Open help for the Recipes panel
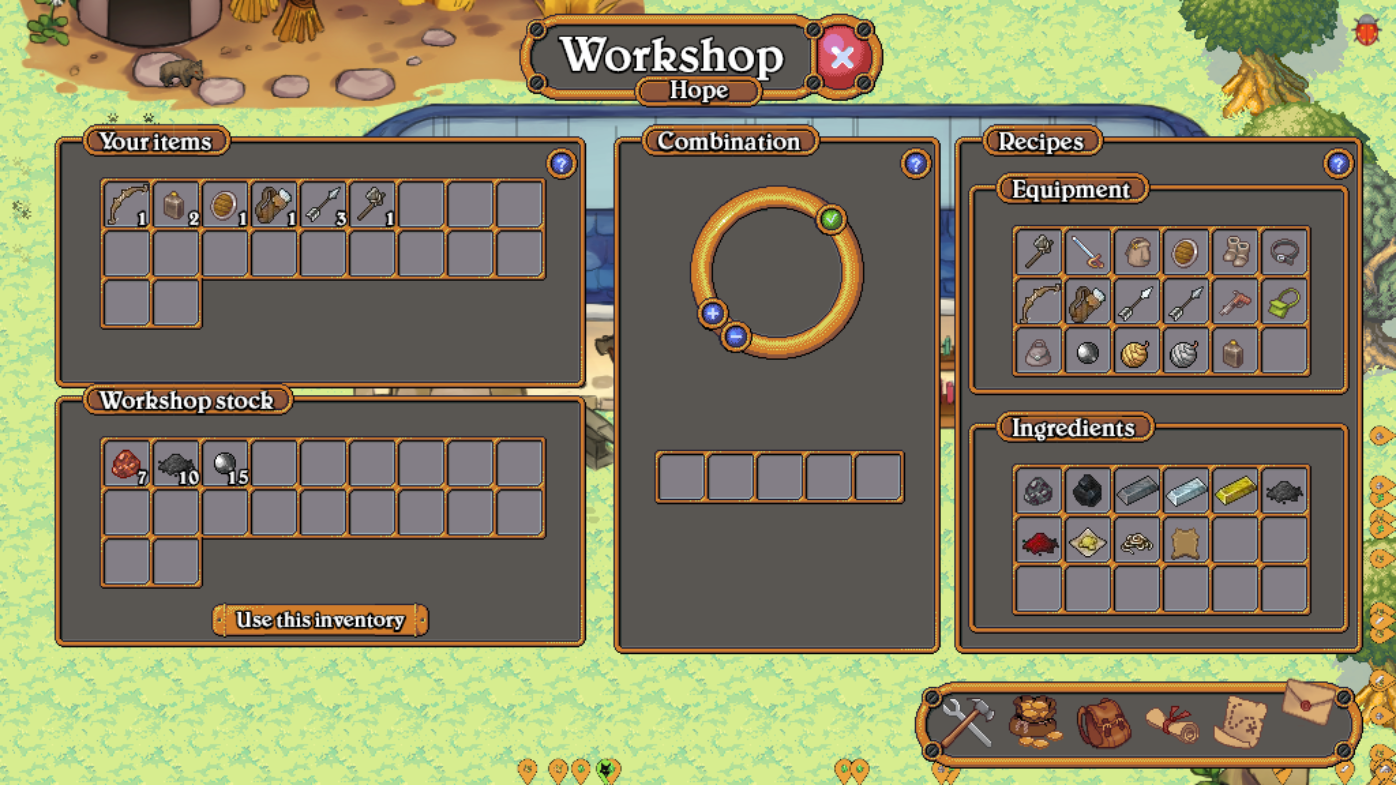This screenshot has height=785, width=1396. [x=1337, y=164]
